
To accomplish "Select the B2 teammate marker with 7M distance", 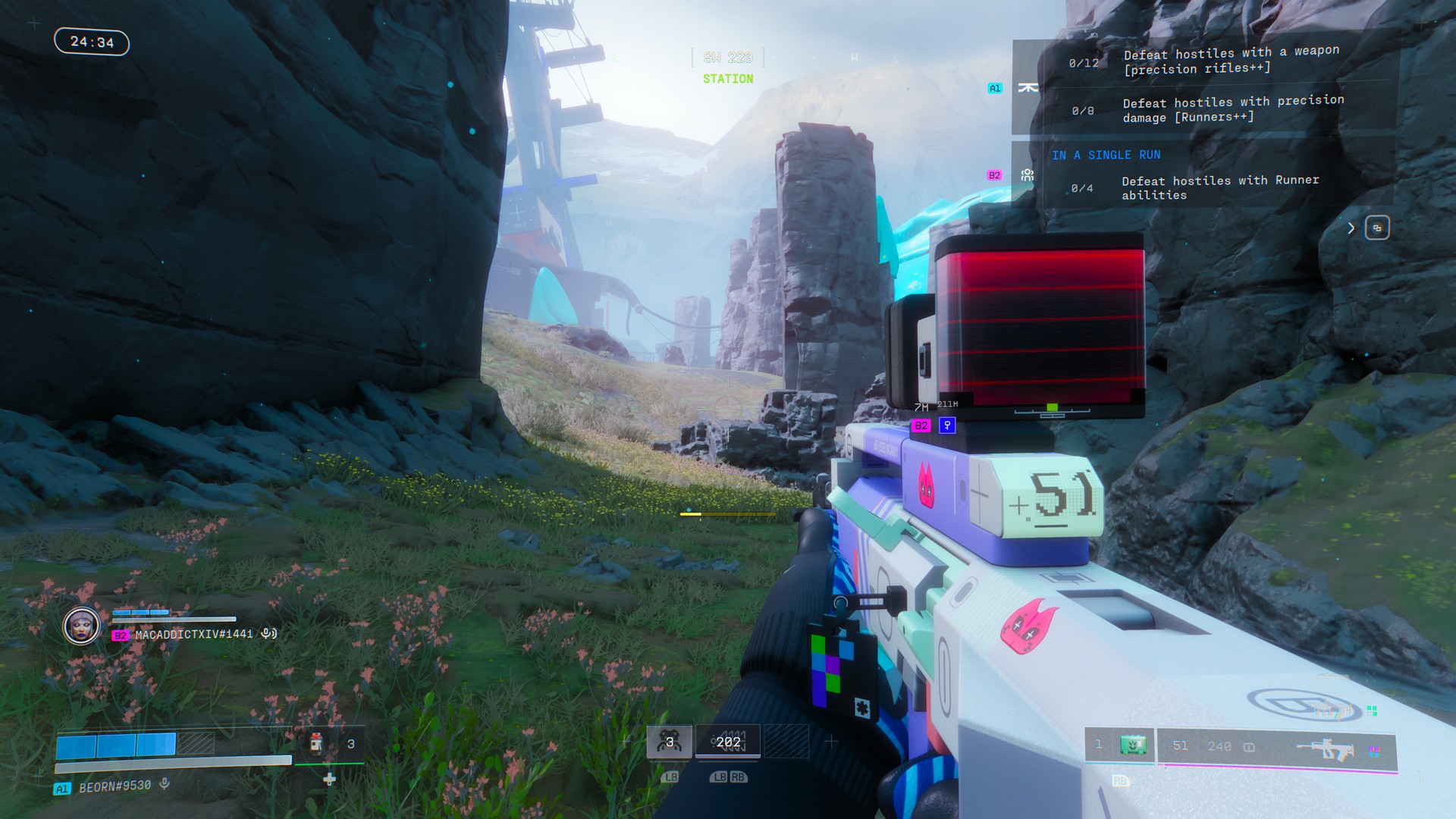I will click(921, 425).
